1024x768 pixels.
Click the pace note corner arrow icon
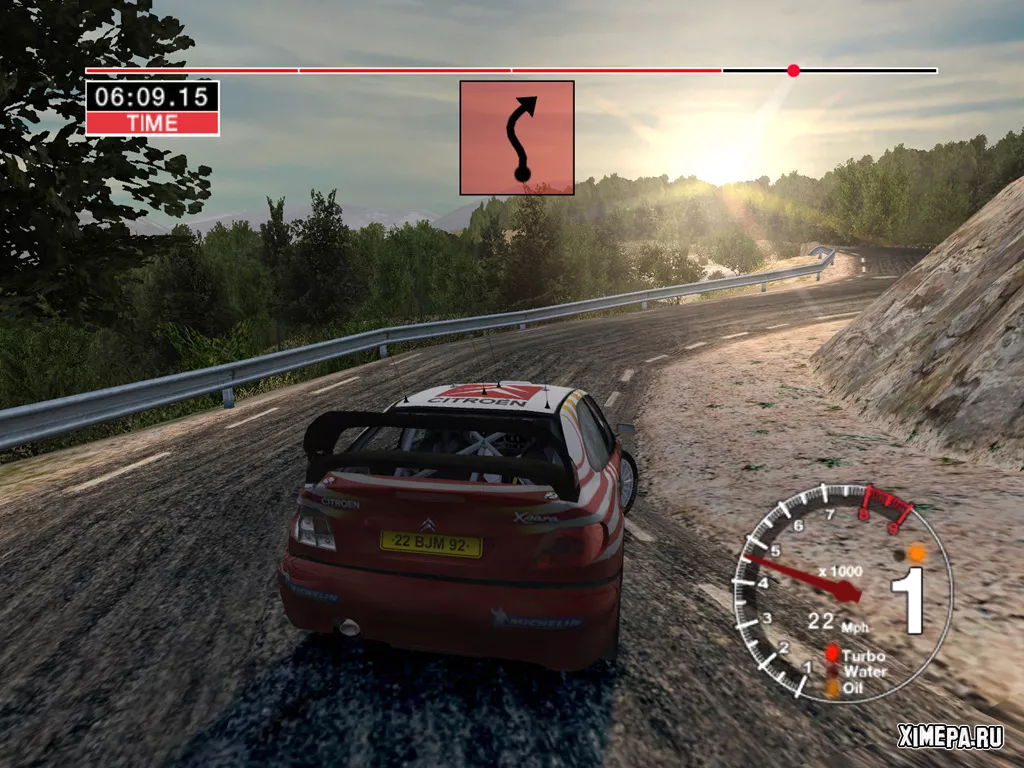(x=517, y=138)
